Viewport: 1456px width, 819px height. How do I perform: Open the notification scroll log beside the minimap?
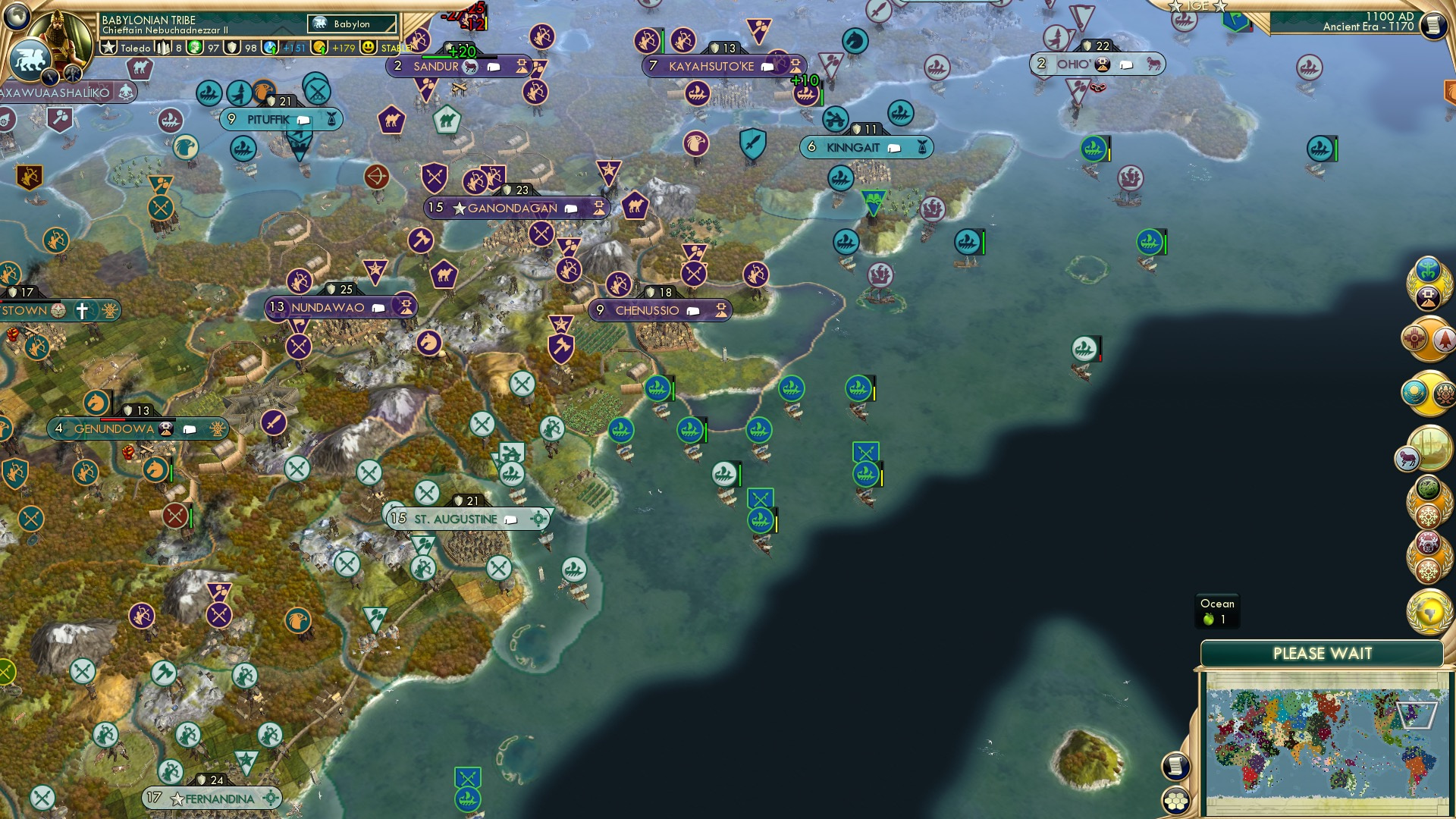pos(1175,767)
